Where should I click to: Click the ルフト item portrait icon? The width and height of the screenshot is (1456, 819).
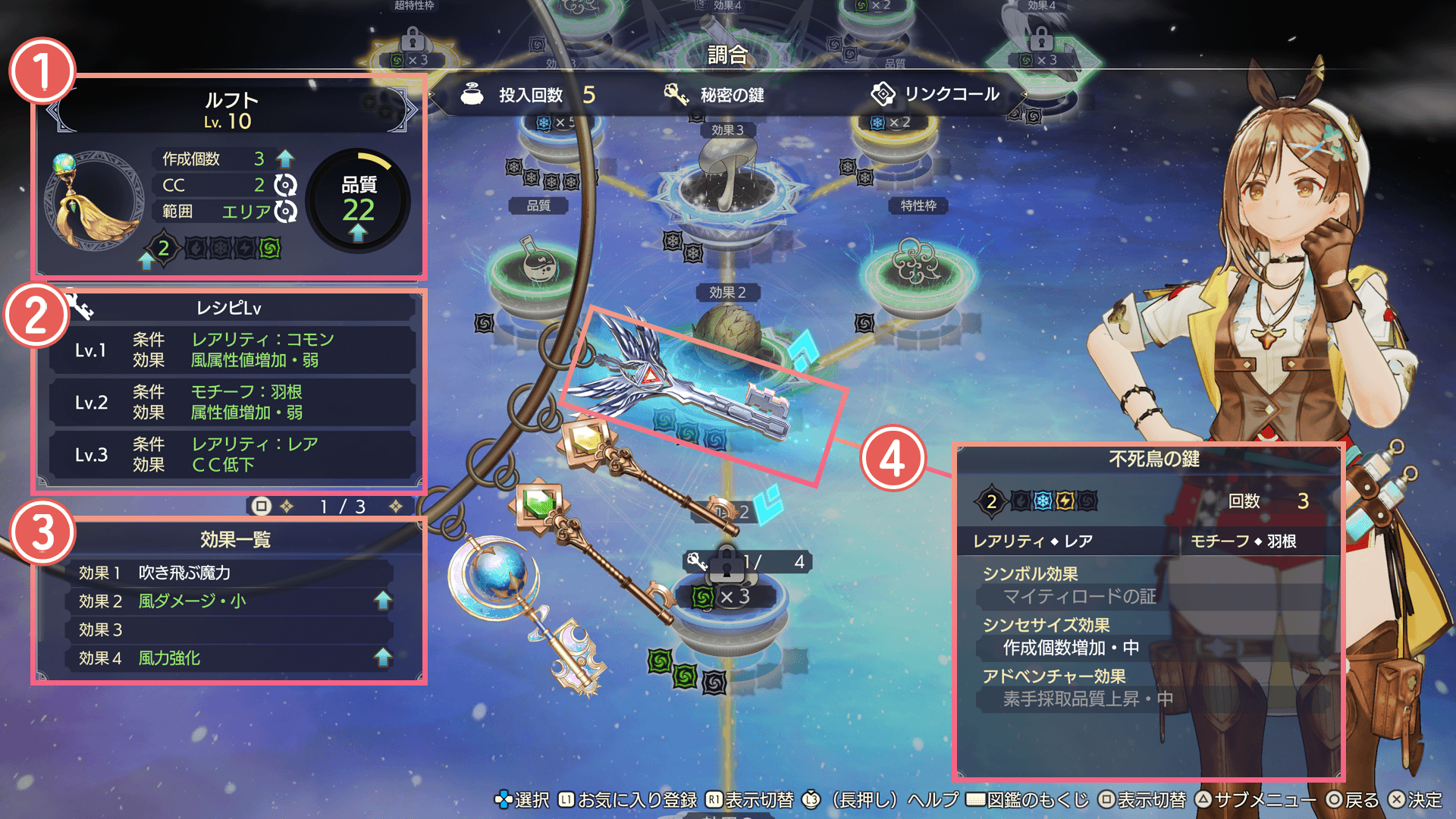pos(93,201)
